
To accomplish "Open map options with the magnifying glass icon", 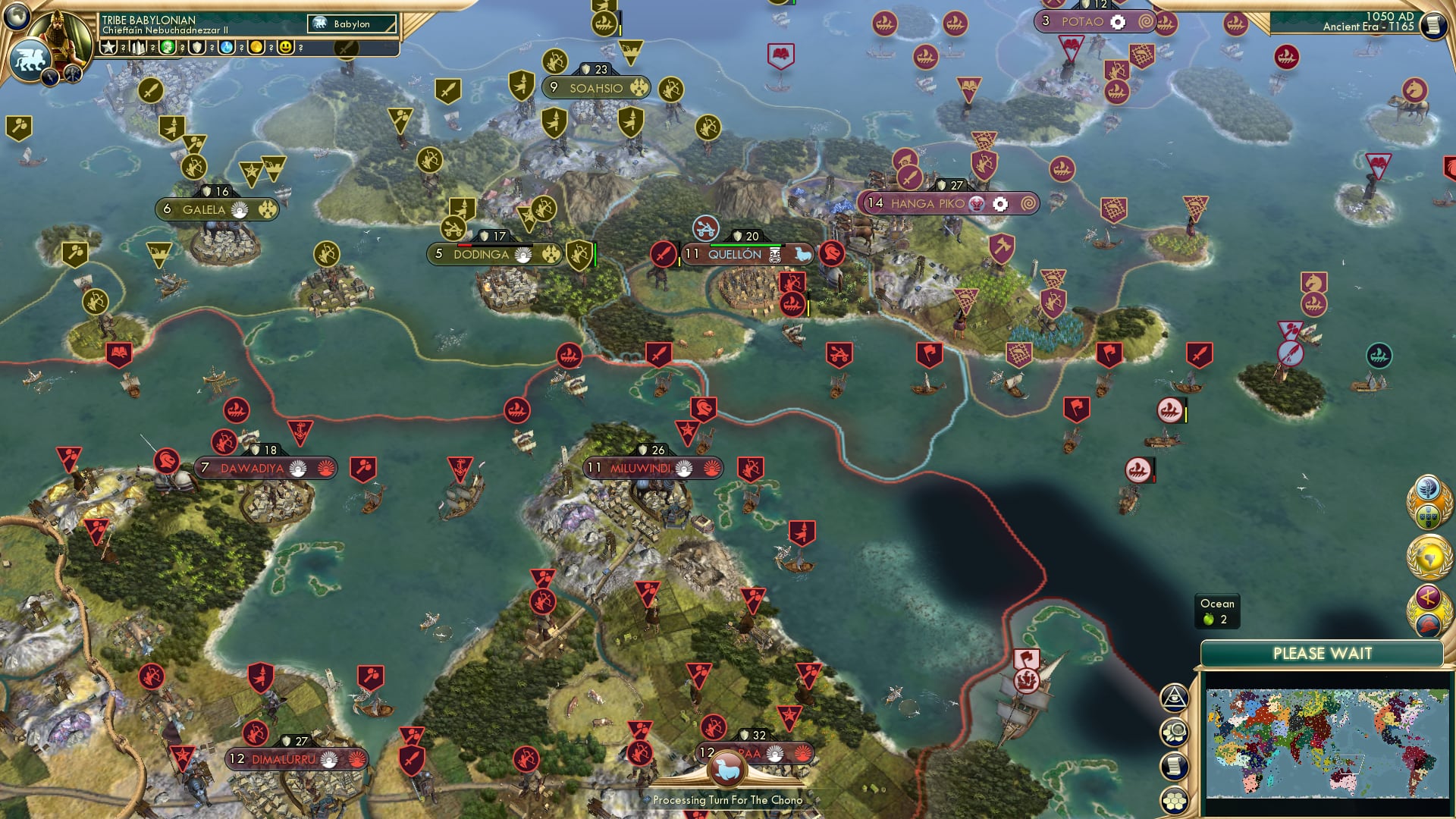I will (x=1173, y=731).
